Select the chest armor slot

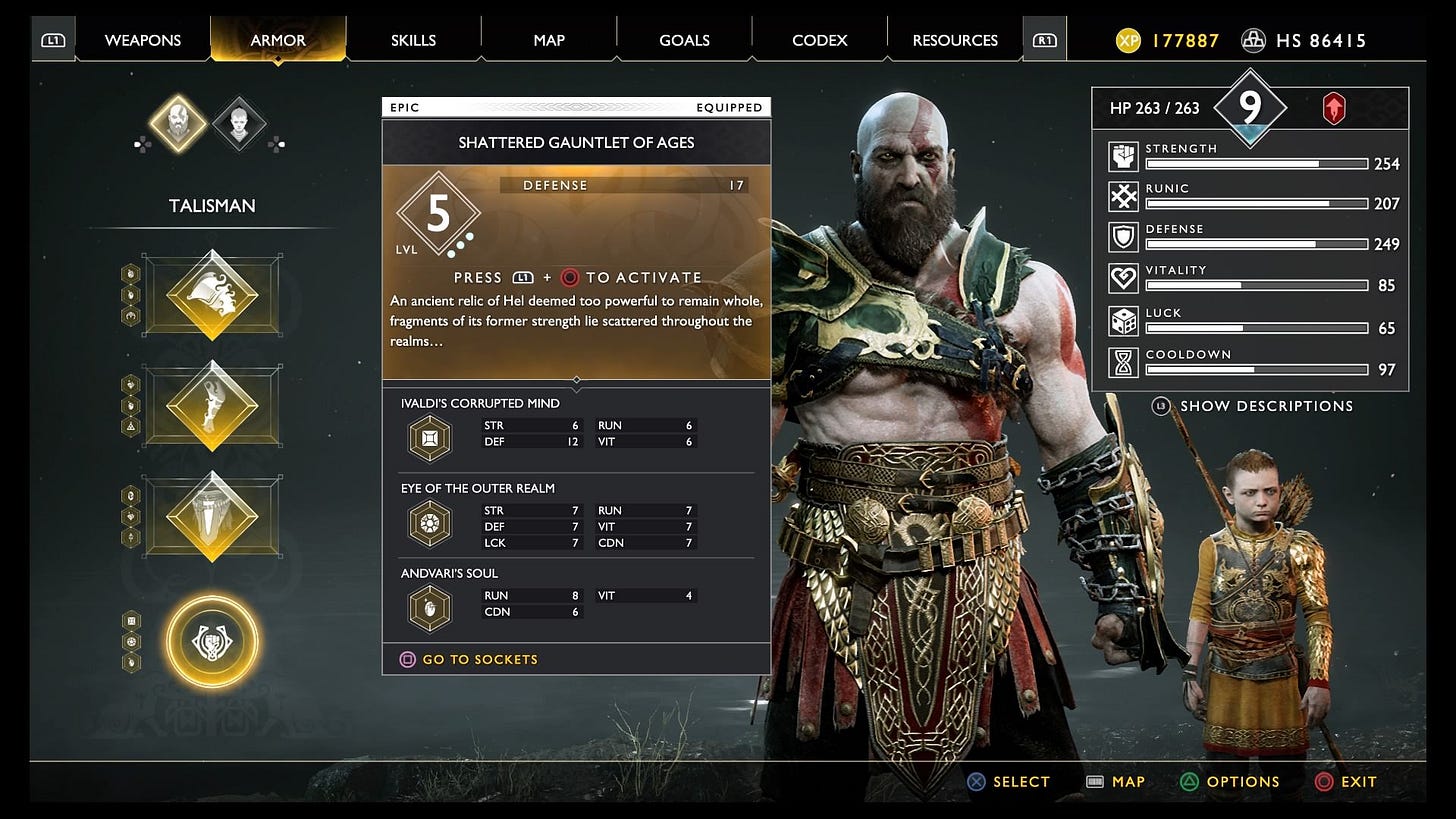212,295
